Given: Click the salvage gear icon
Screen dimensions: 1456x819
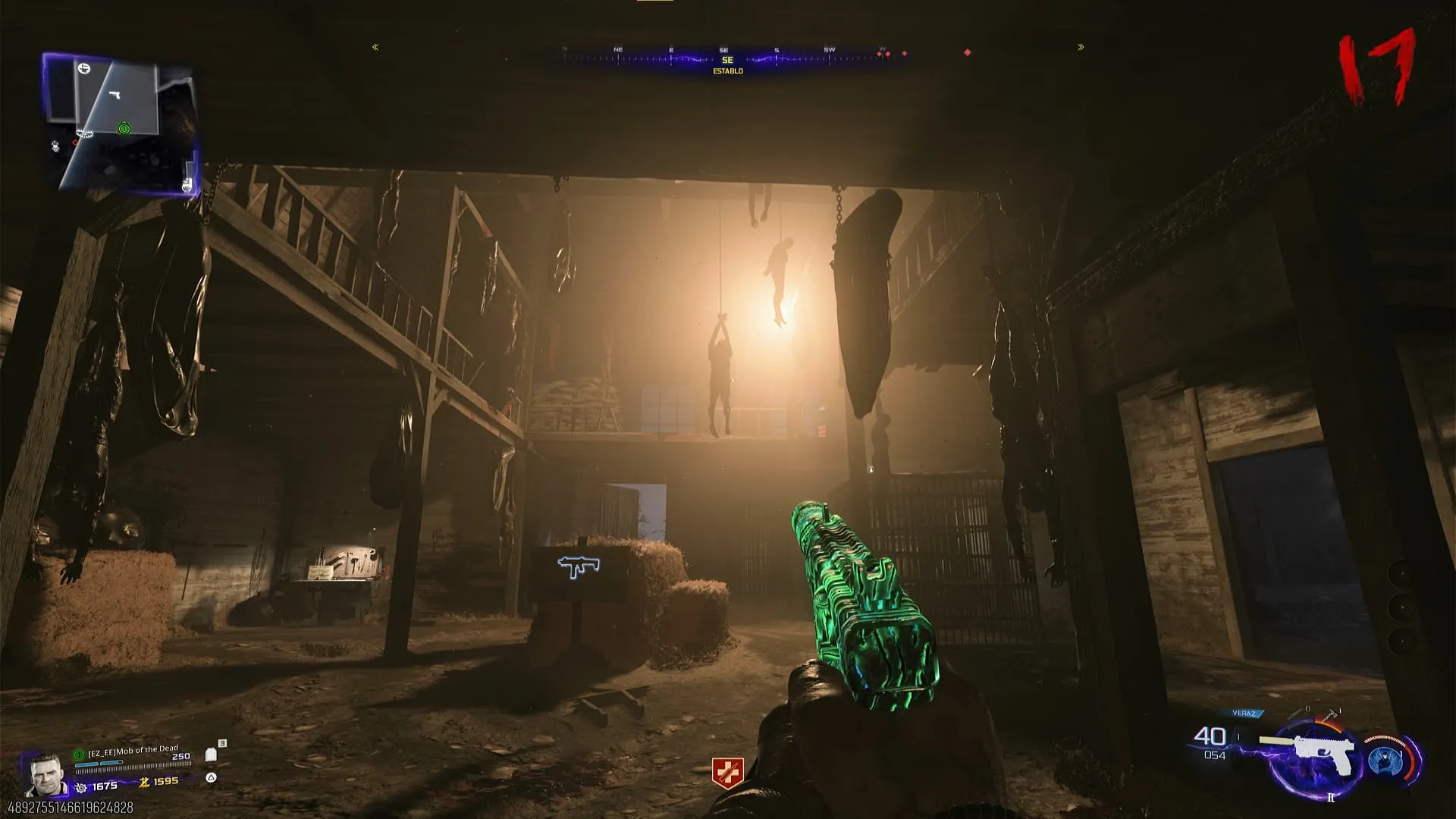Looking at the screenshot, I should (81, 788).
